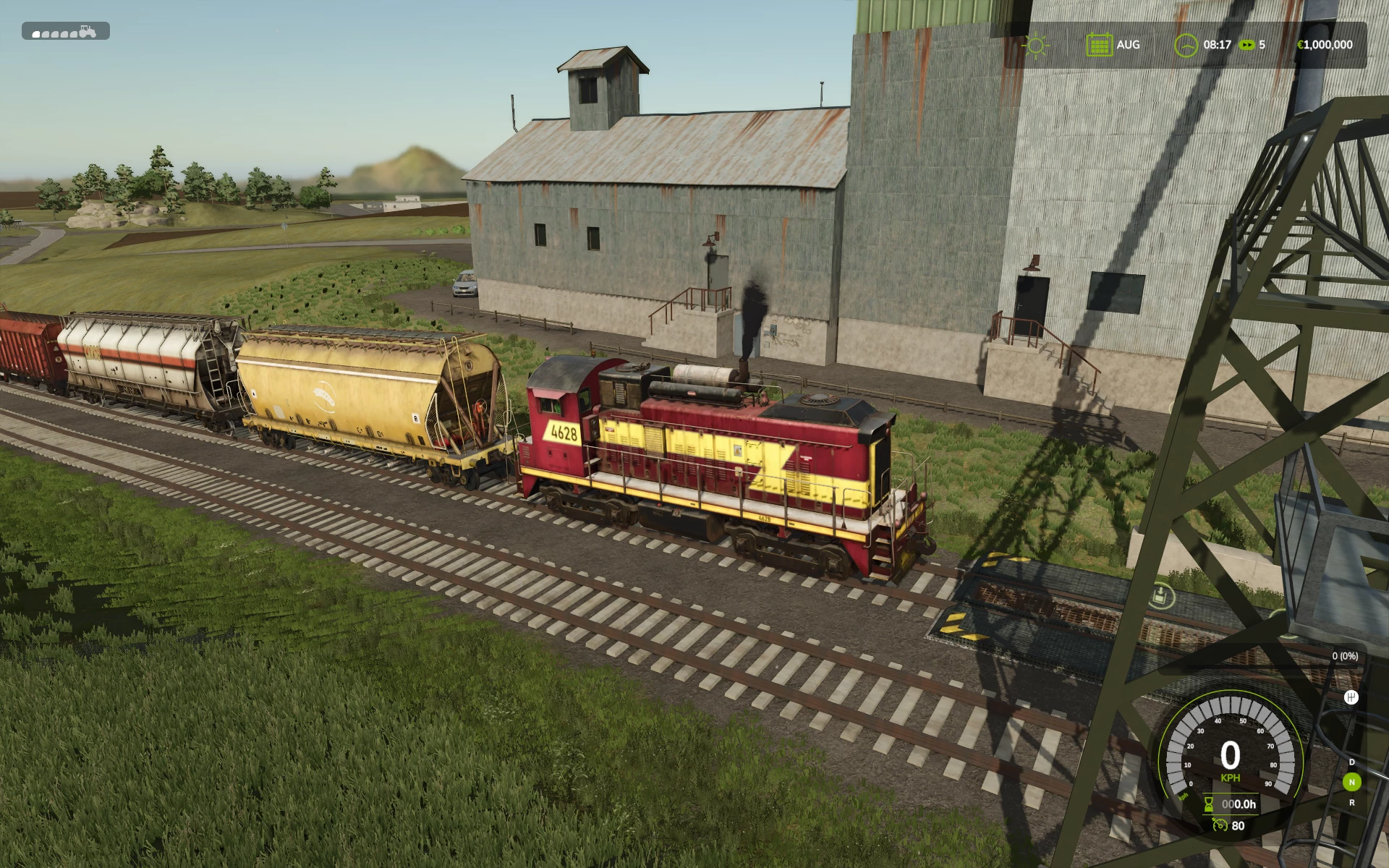Image resolution: width=1389 pixels, height=868 pixels.
Task: Click the sun weather icon
Action: (x=1035, y=45)
